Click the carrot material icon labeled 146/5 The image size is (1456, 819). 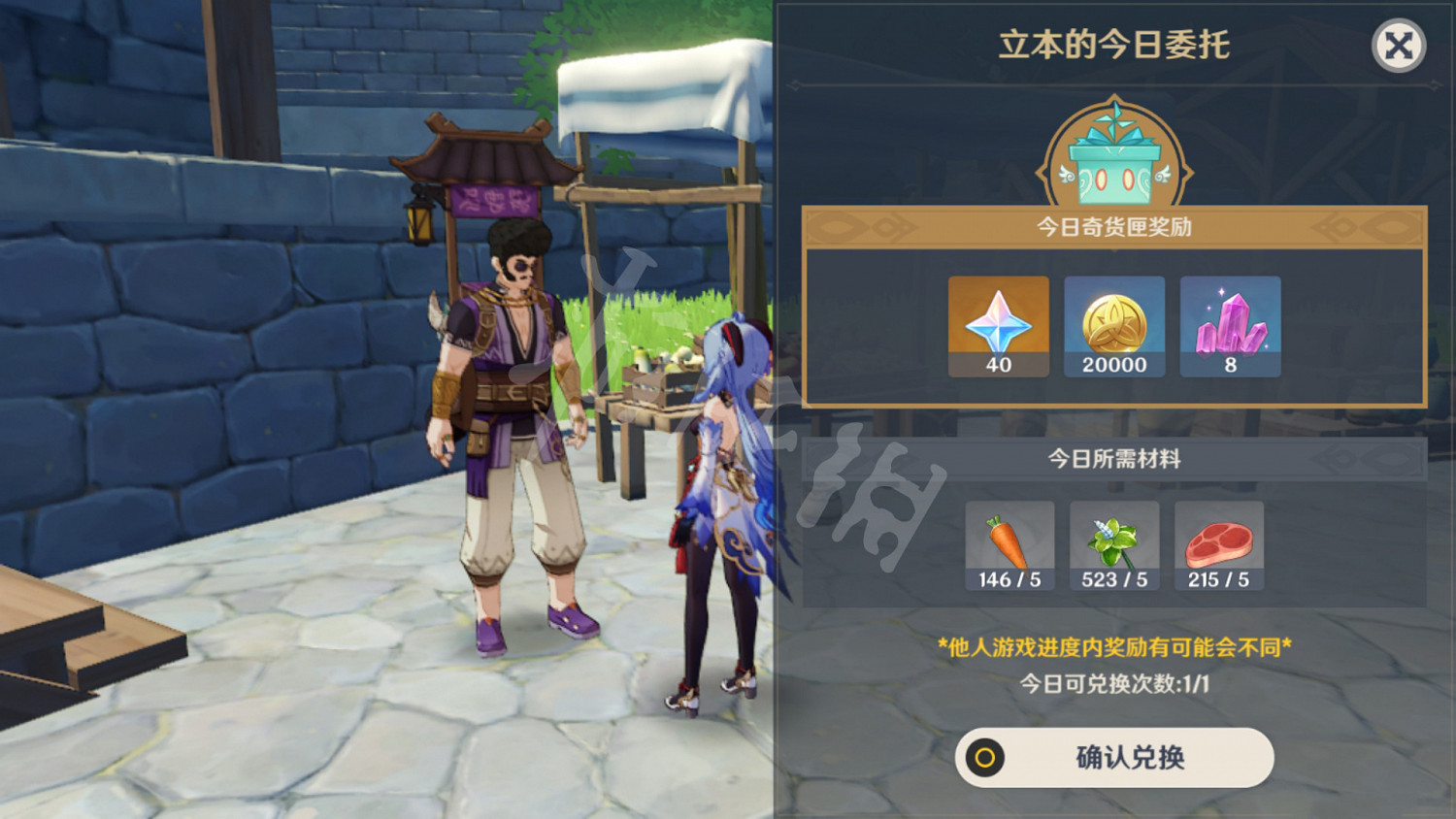pos(1009,543)
